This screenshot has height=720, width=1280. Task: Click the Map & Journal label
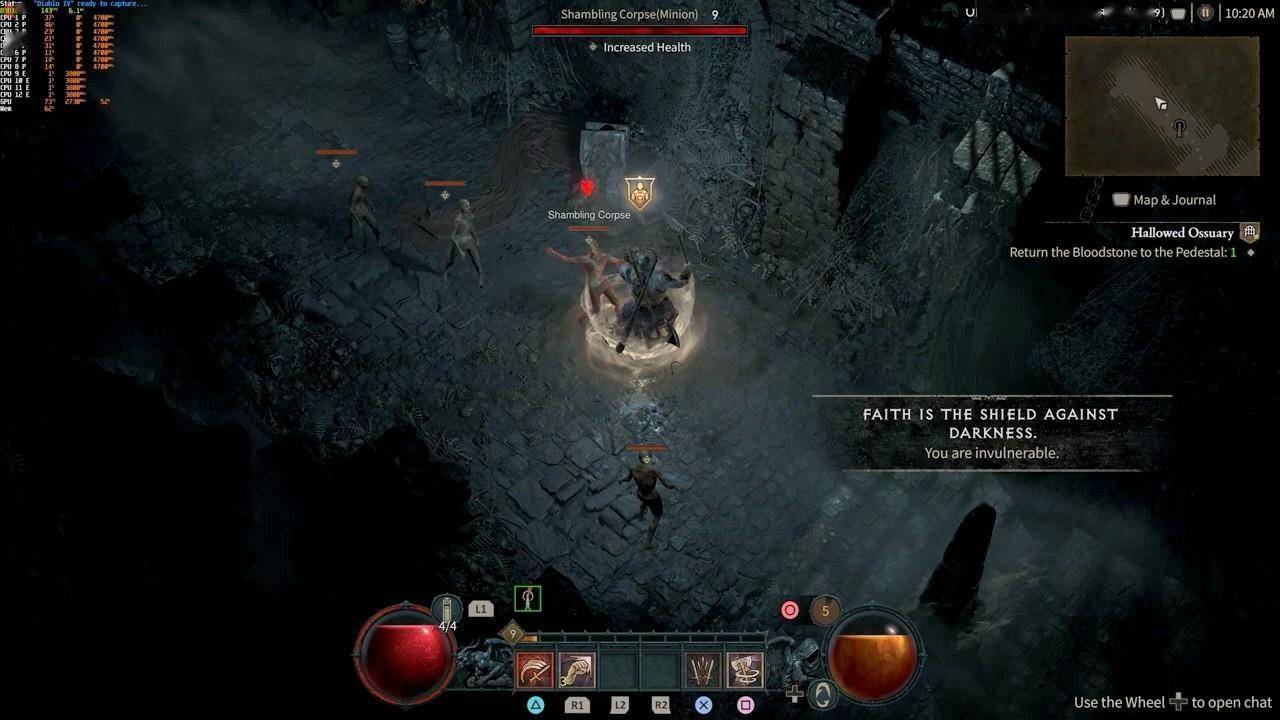click(x=1173, y=200)
